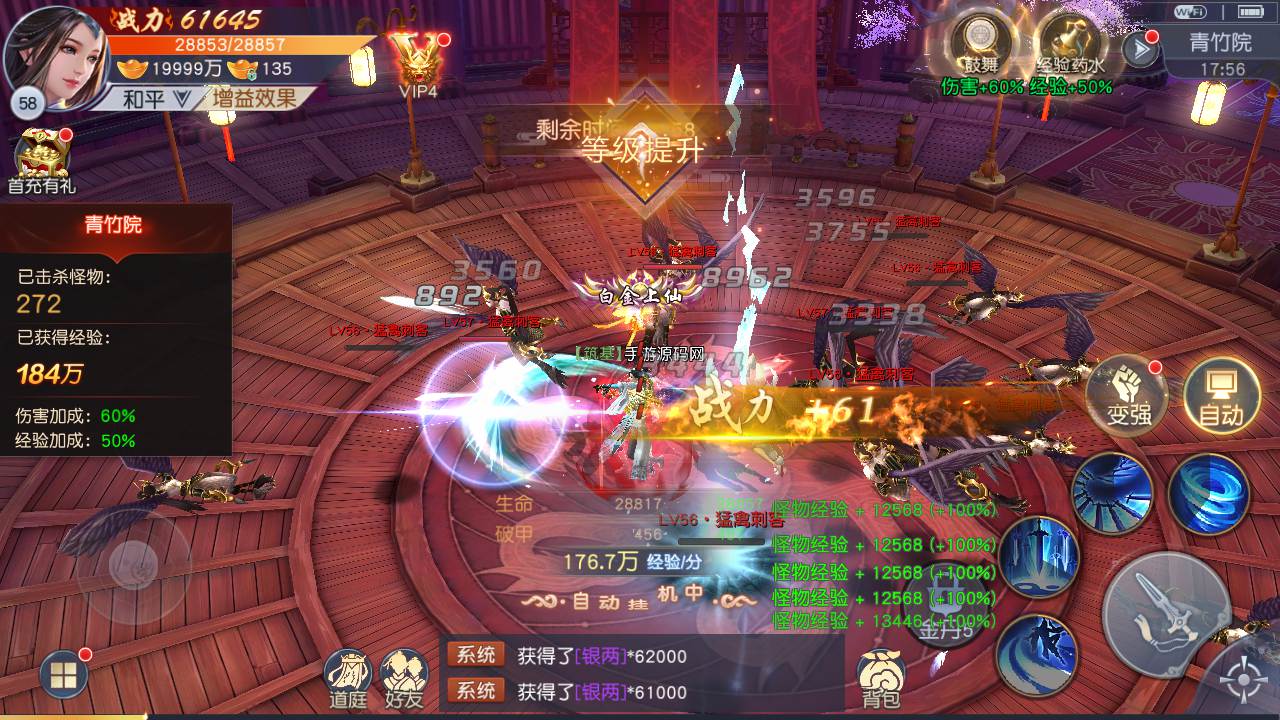Viewport: 1280px width, 720px height.
Task: Perform the basic sword attack
Action: [x=1166, y=614]
